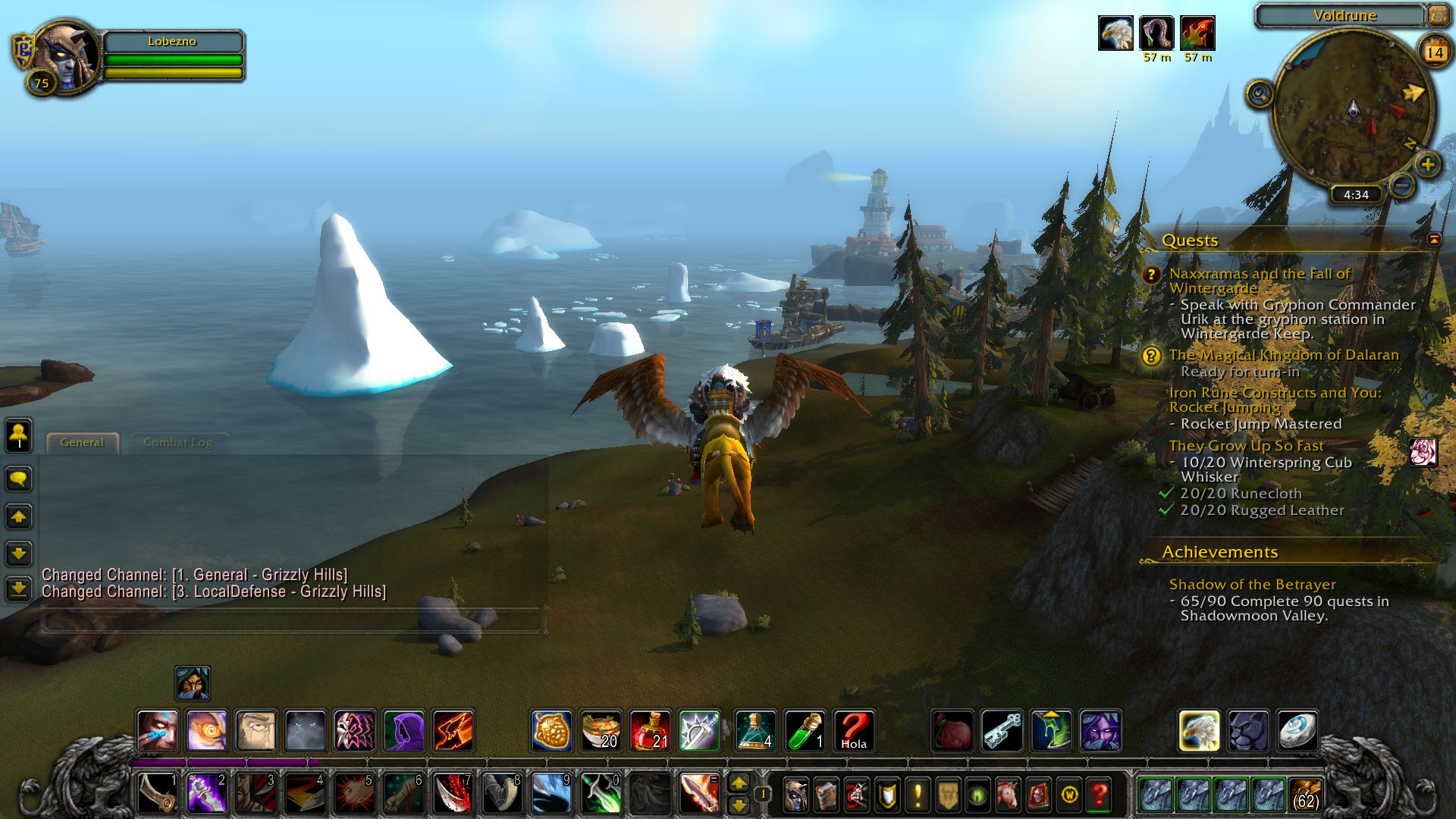Viewport: 1456px width, 819px height.
Task: Collapse the Quests objective tracker
Action: pos(1433,240)
